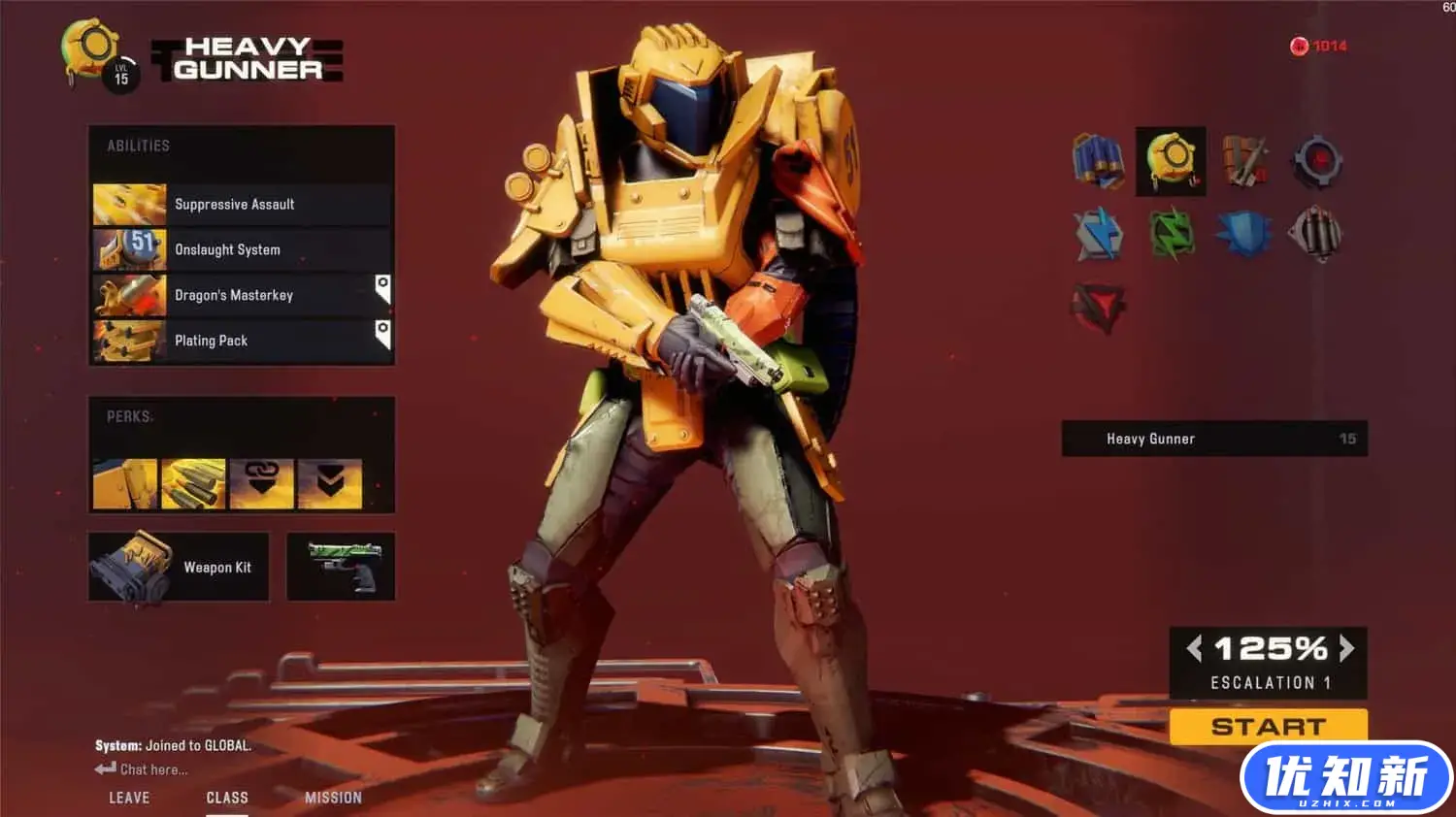Increase escalation with the right arrow
This screenshot has height=817, width=1456.
tap(1346, 648)
